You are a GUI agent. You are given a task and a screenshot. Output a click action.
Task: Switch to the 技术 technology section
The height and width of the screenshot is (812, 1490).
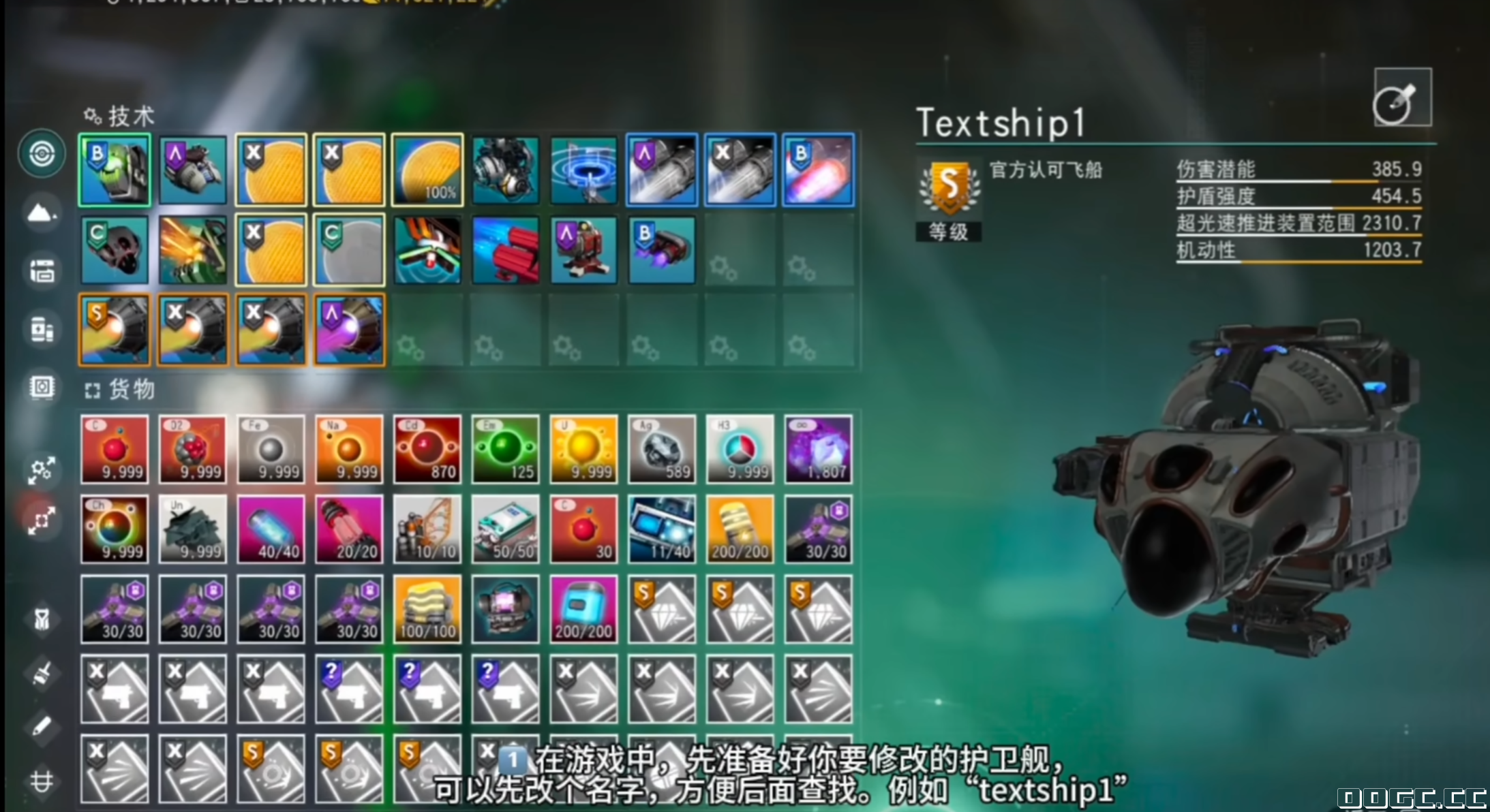click(128, 117)
